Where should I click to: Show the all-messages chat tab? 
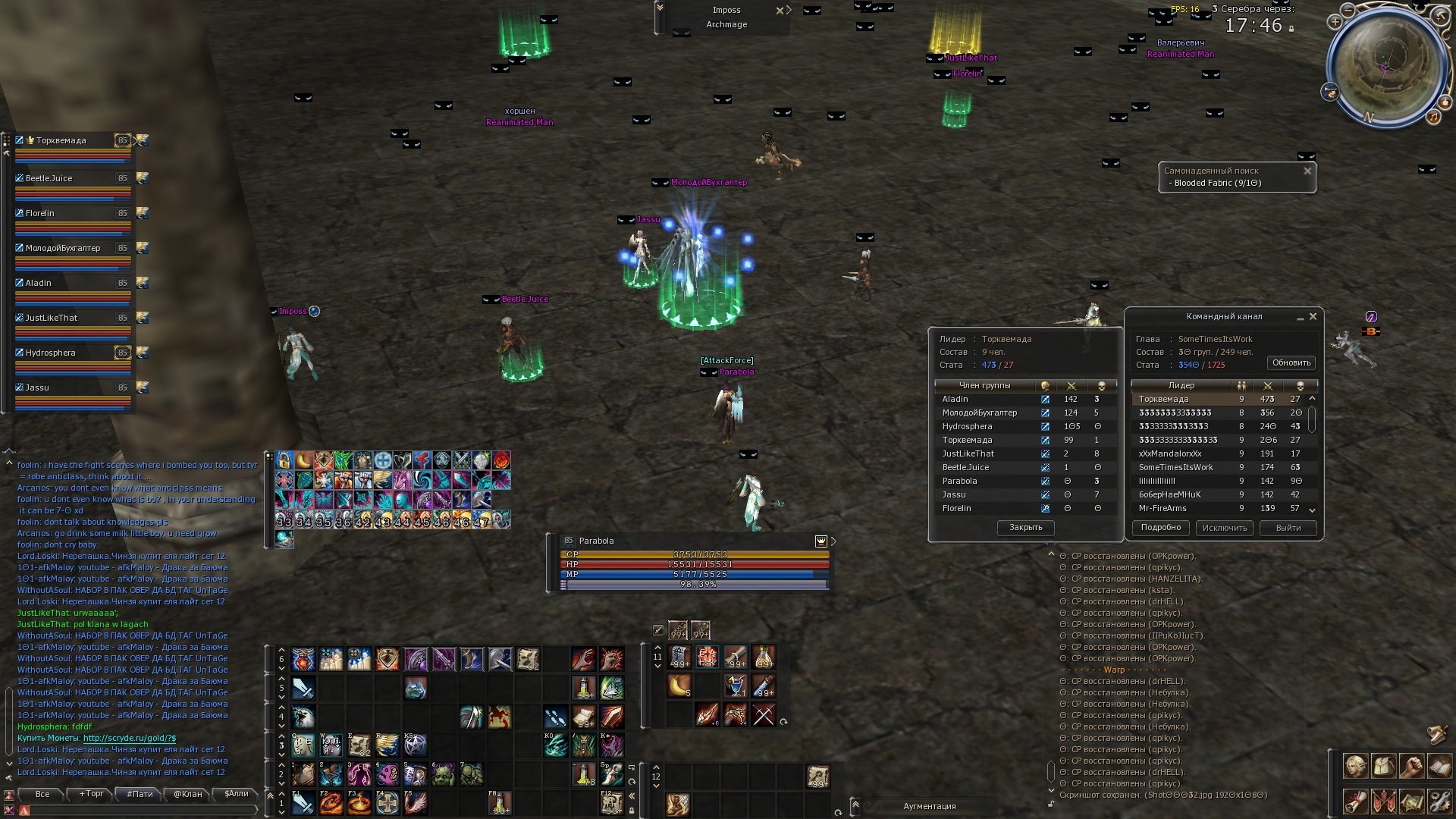tap(42, 794)
